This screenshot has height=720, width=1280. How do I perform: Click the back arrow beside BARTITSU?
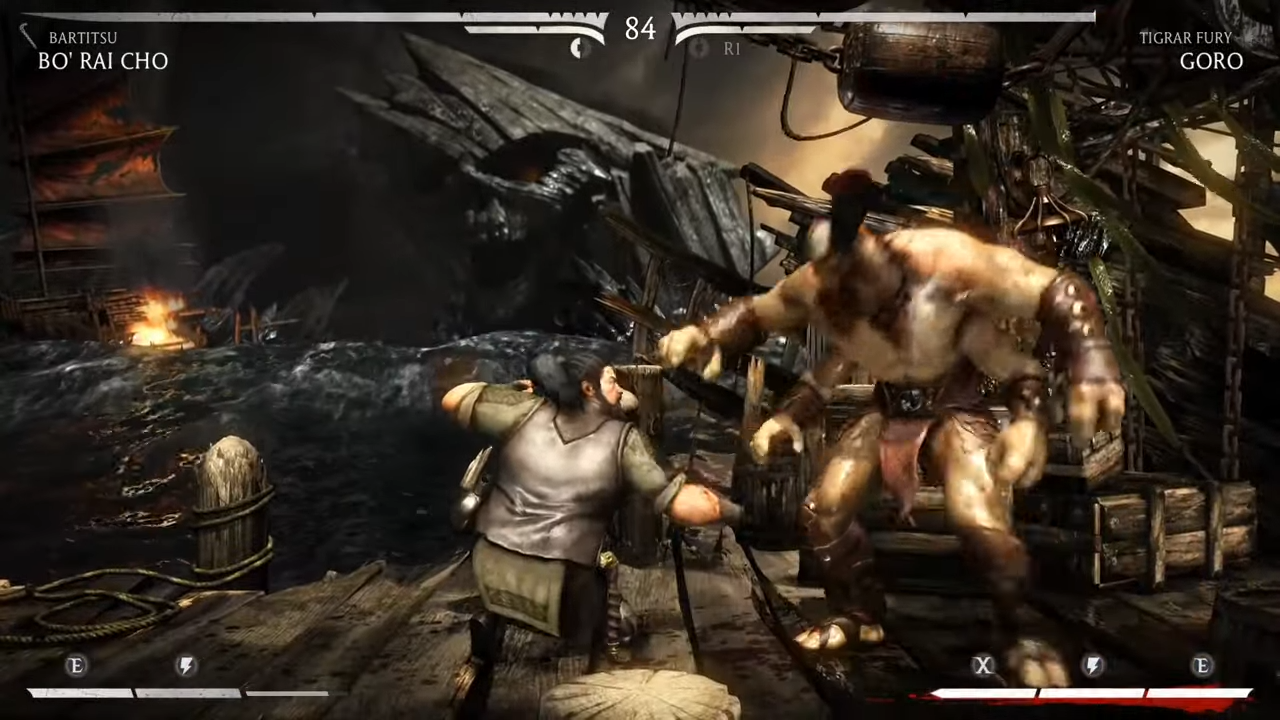point(28,37)
